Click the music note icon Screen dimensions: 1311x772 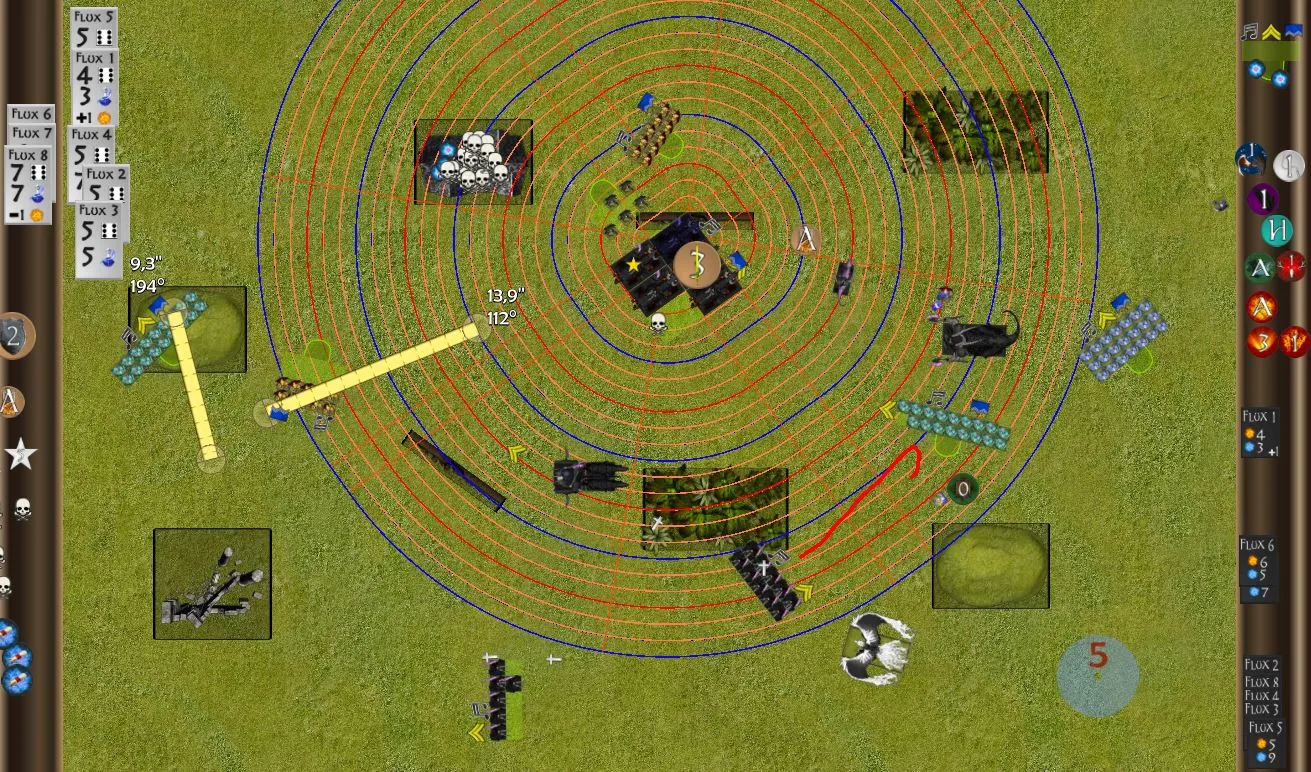click(1250, 32)
